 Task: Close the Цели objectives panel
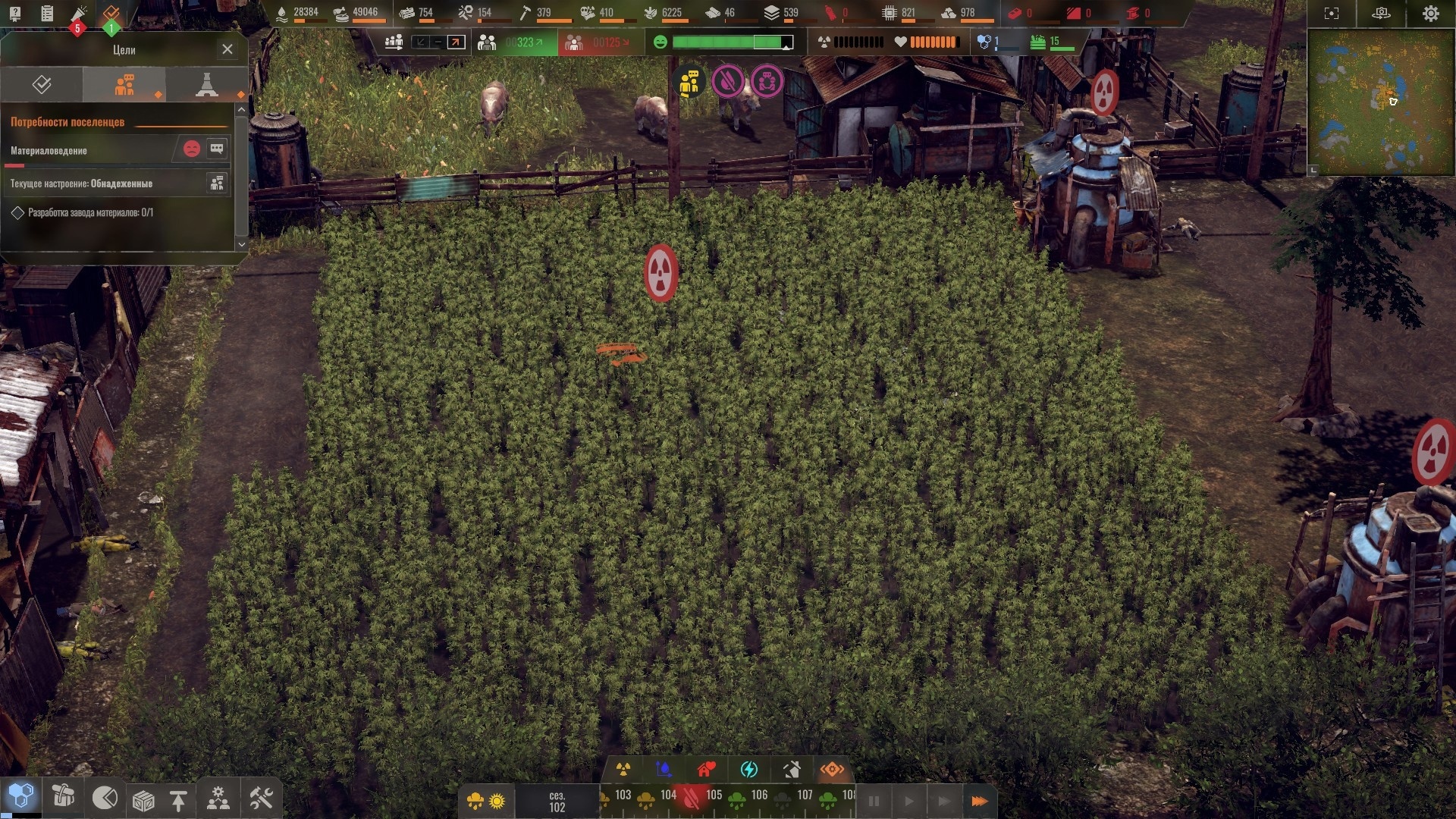227,49
